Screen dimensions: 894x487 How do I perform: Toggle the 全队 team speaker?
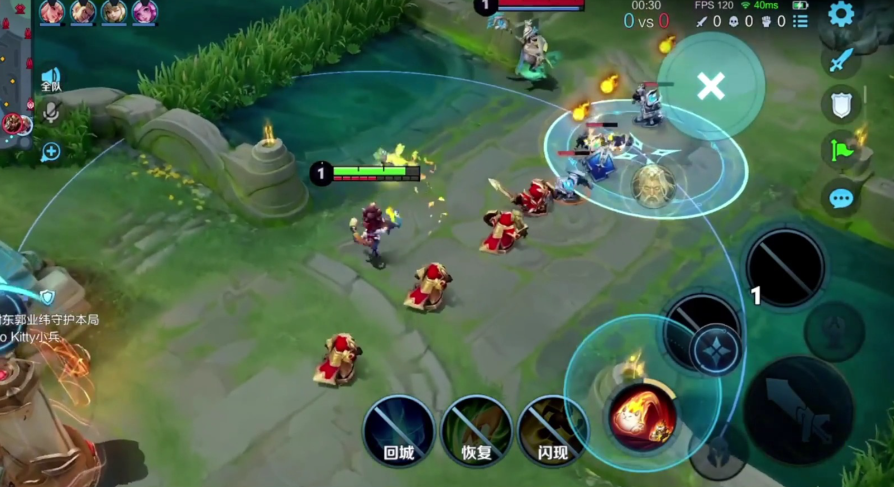tap(50, 80)
